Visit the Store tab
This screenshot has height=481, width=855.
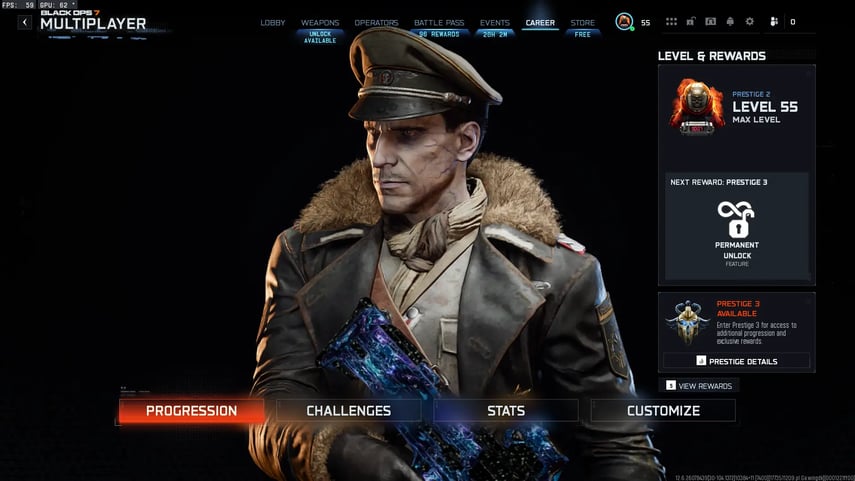582,22
